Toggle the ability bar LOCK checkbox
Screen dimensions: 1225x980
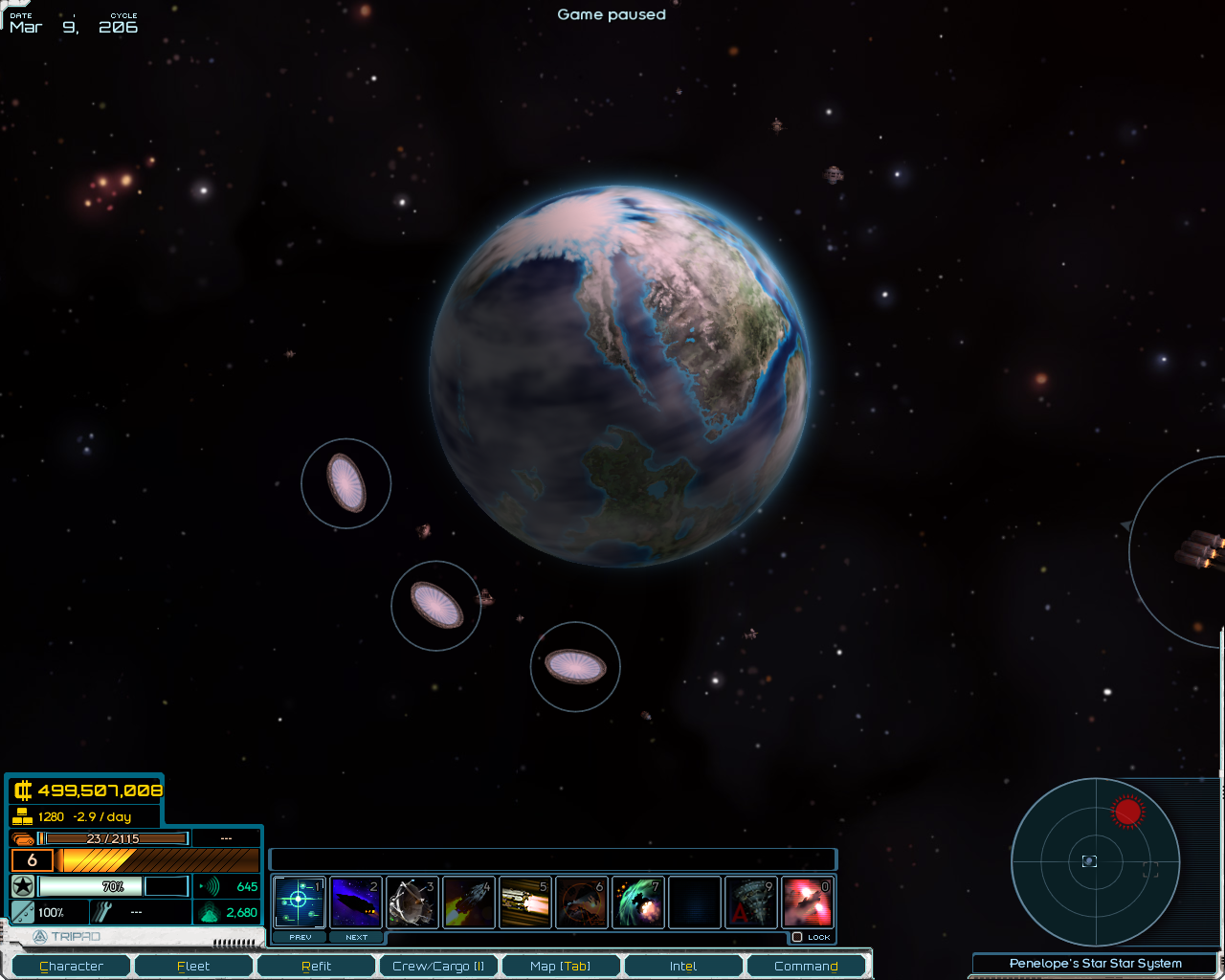pyautogui.click(x=797, y=937)
